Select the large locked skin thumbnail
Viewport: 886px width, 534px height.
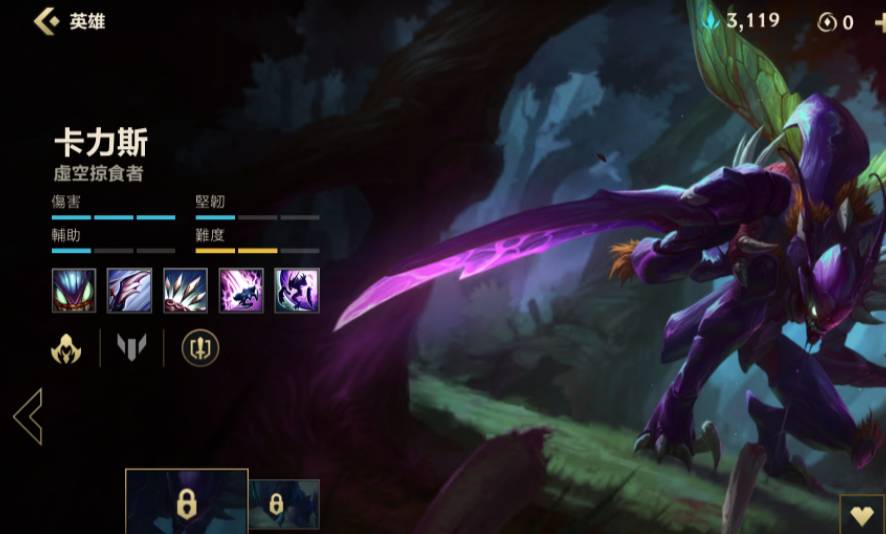(x=186, y=502)
